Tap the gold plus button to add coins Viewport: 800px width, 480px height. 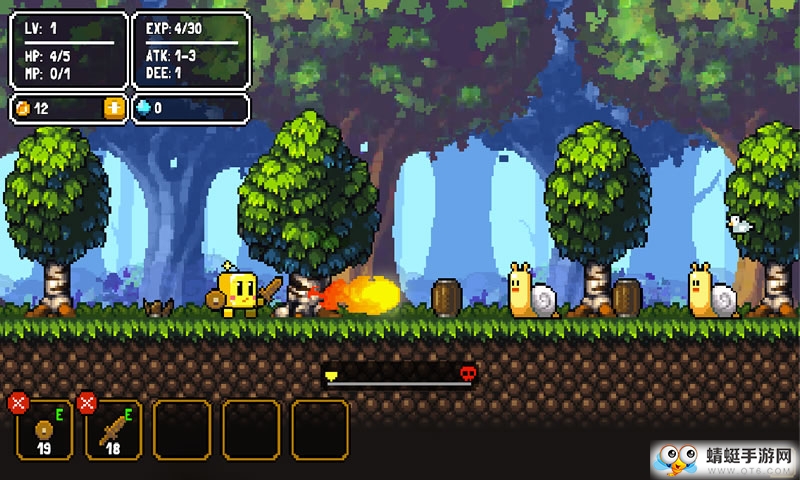coord(115,108)
